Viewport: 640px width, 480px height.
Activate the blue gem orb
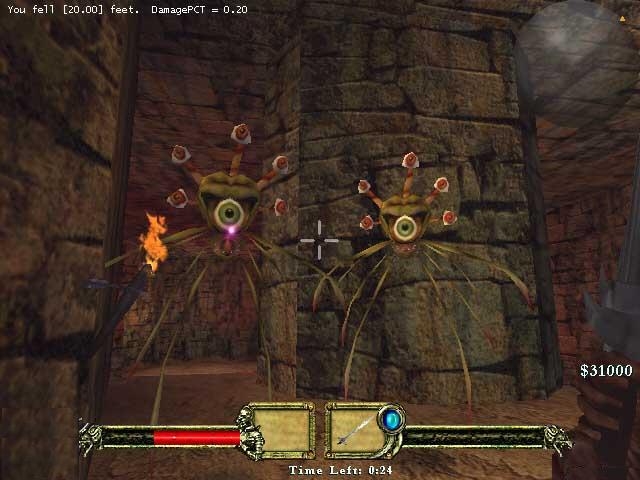[x=391, y=419]
